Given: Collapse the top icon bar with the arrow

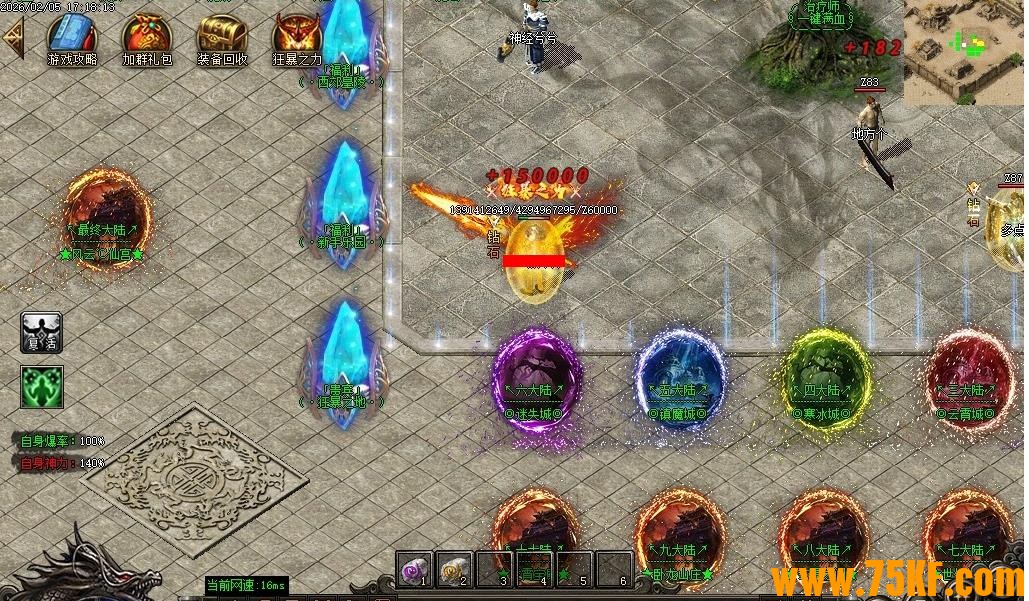Looking at the screenshot, I should [x=14, y=38].
